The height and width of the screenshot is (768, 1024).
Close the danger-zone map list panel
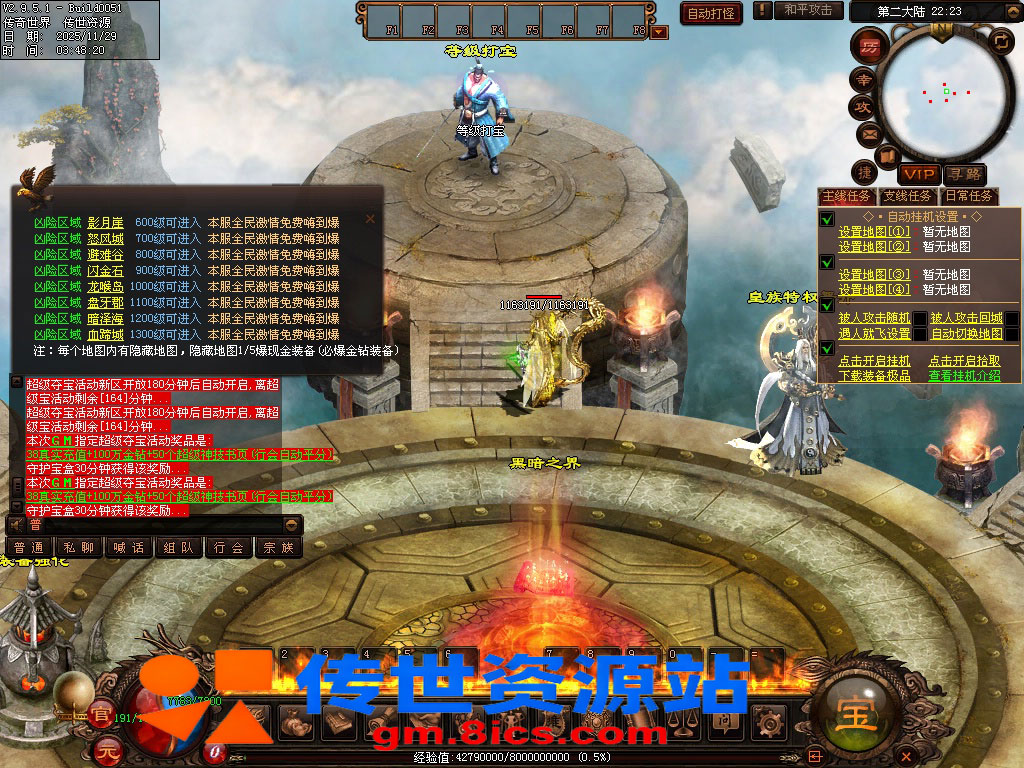(371, 218)
